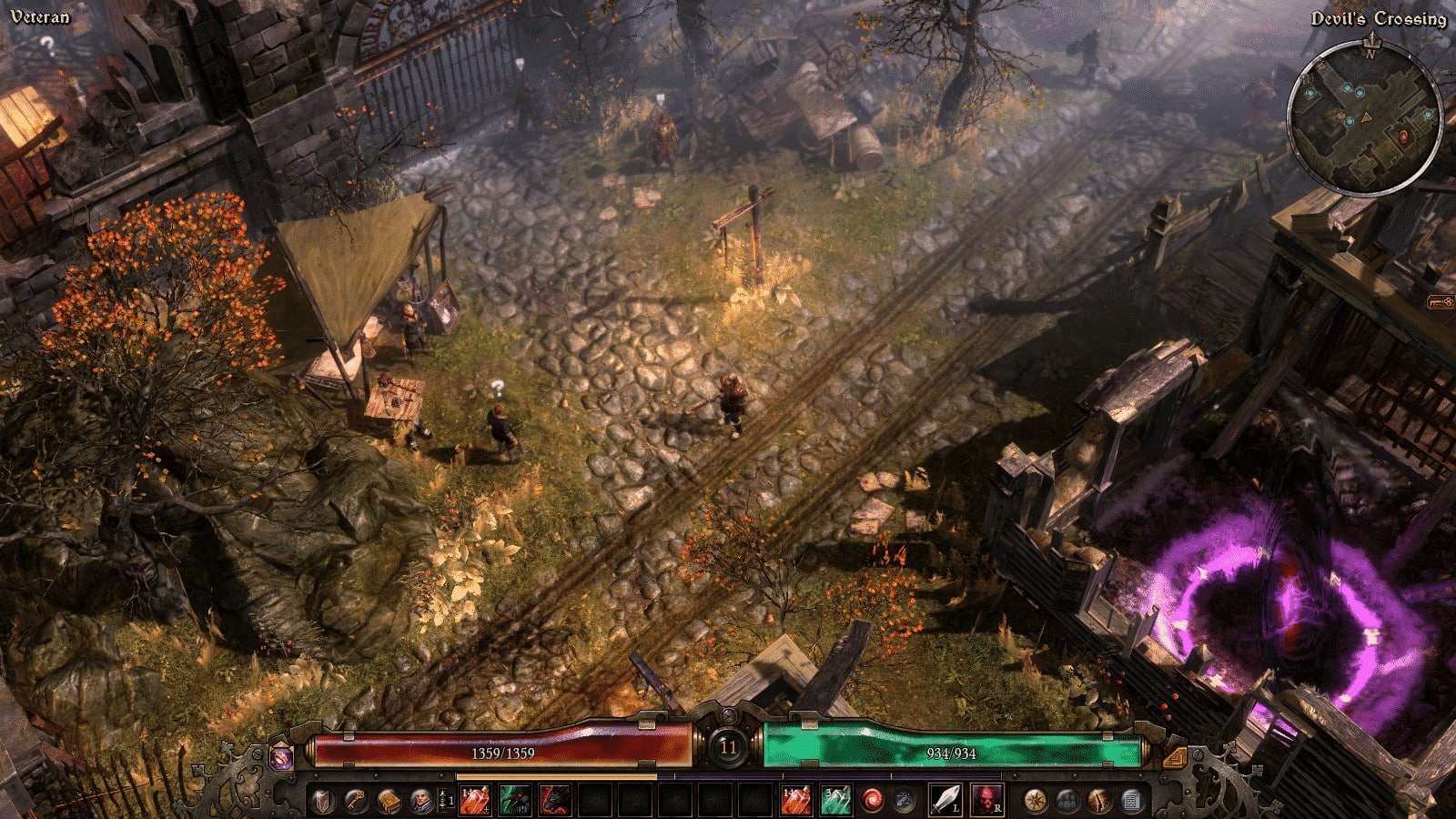
Task: Click the orange portal marker on minimap
Action: tap(1402, 136)
